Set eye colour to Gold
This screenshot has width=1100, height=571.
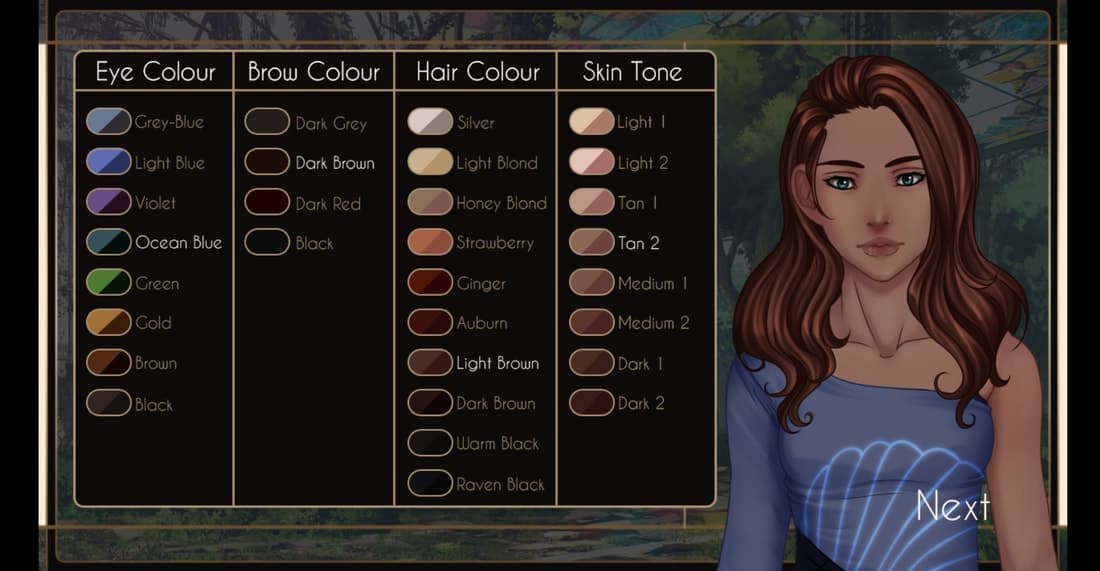pyautogui.click(x=109, y=323)
